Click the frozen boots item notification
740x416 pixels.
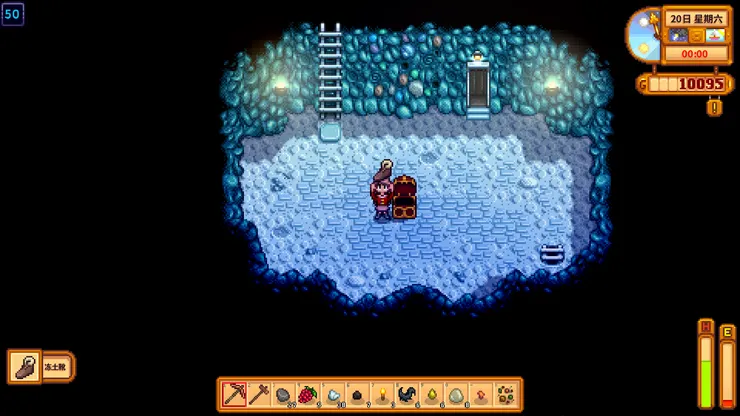(x=41, y=366)
